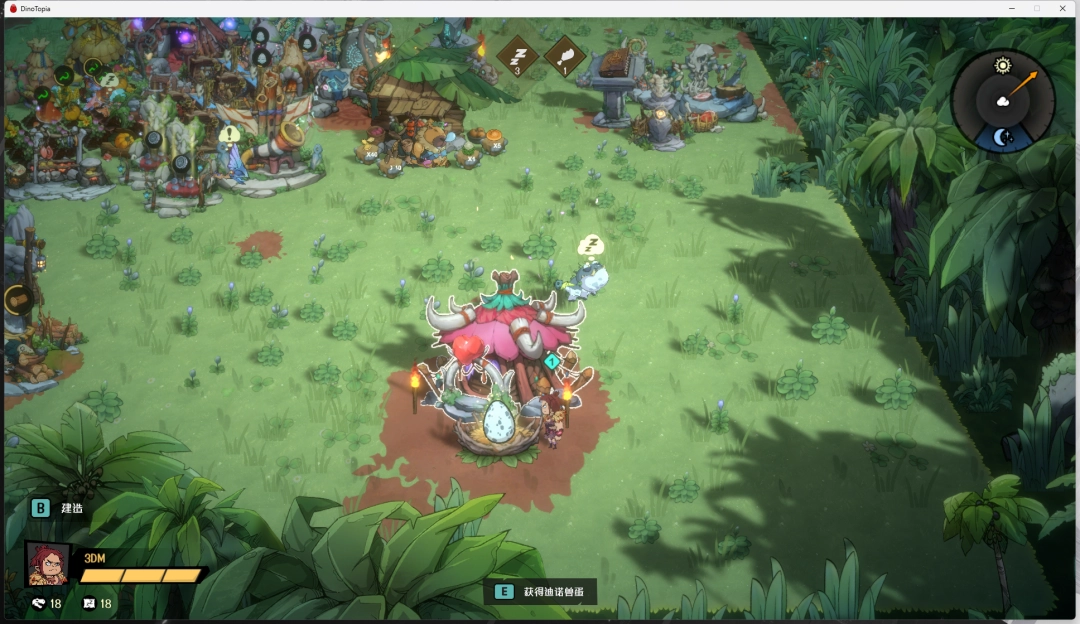Viewport: 1080px width, 624px height.
Task: Click the red-haired character portrait
Action: click(48, 564)
